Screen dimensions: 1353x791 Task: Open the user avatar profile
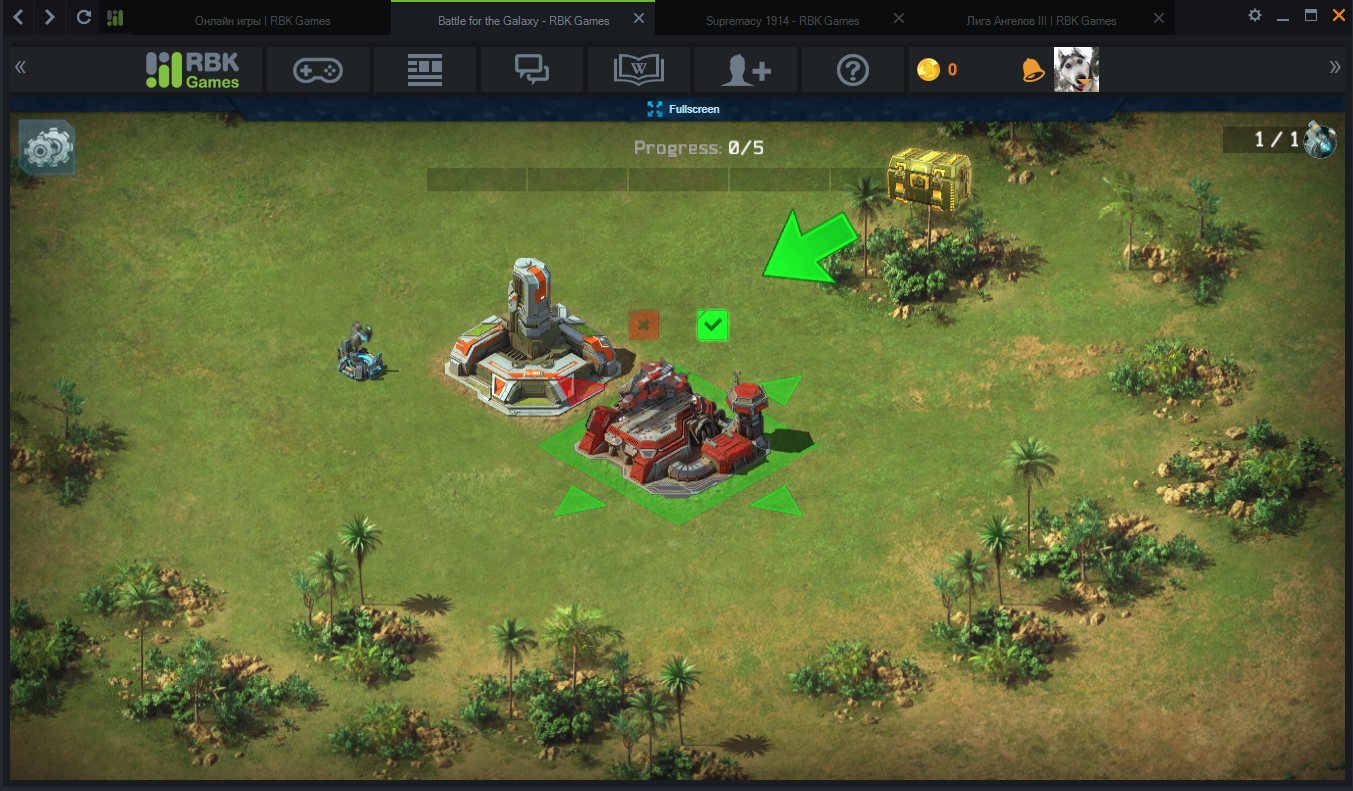pos(1076,70)
